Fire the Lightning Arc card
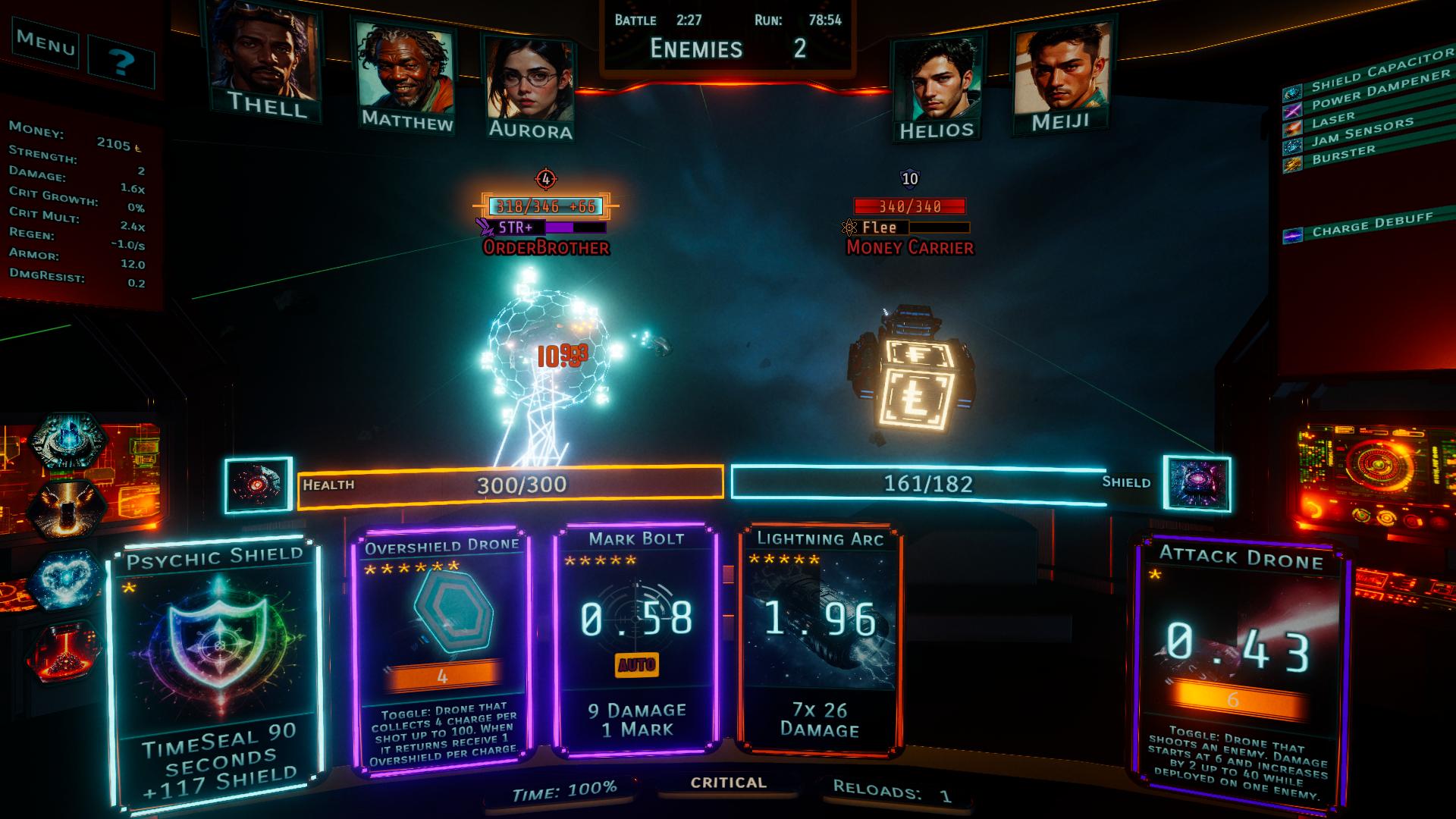Image resolution: width=1456 pixels, height=819 pixels. point(820,637)
